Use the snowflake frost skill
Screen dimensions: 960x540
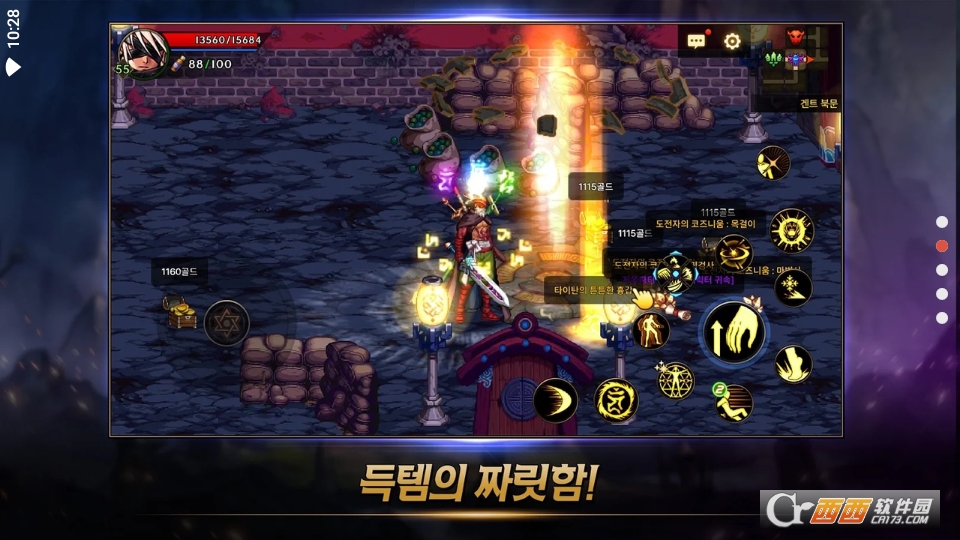793,287
